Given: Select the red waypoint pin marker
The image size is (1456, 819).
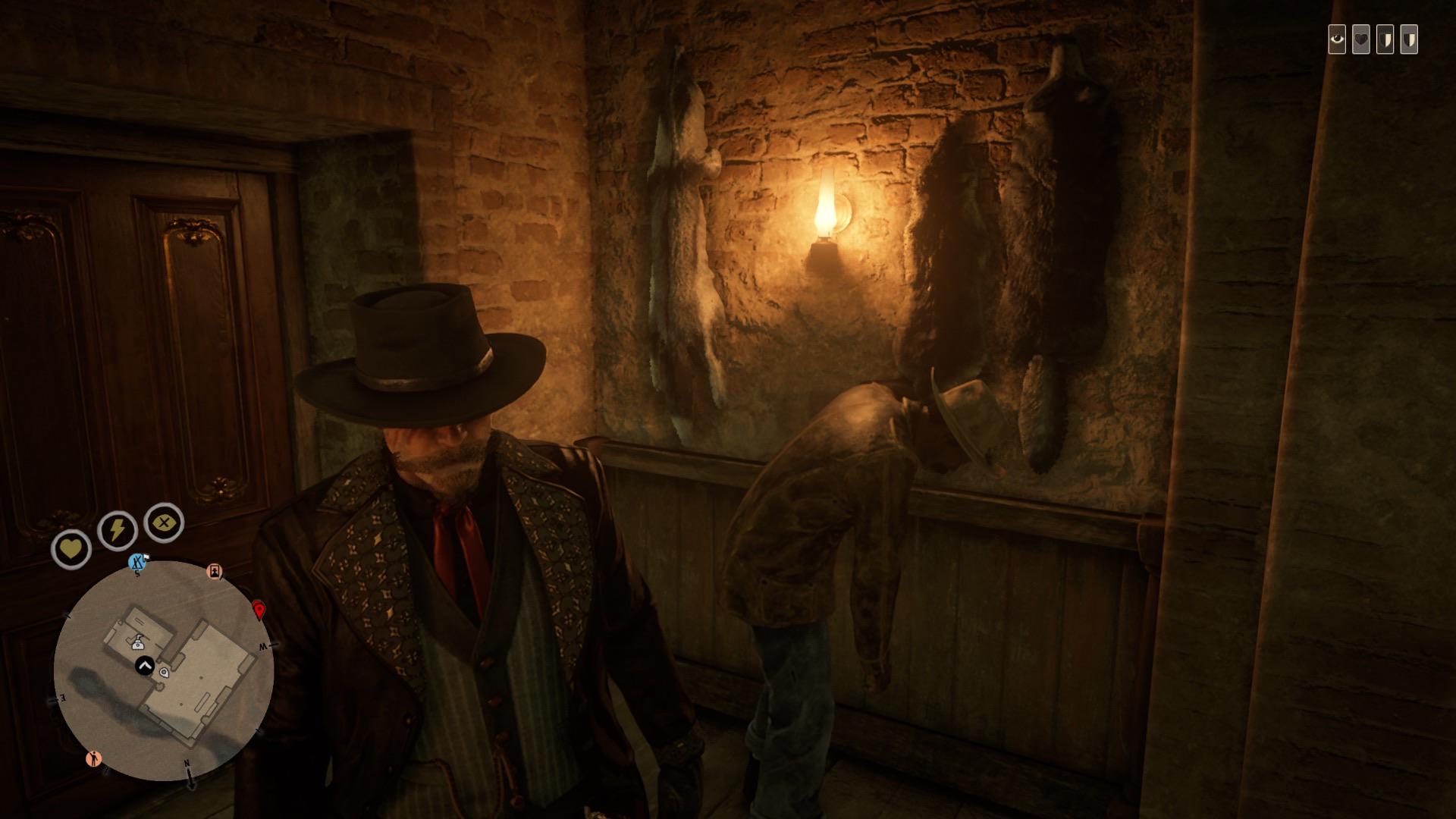Looking at the screenshot, I should tap(259, 610).
